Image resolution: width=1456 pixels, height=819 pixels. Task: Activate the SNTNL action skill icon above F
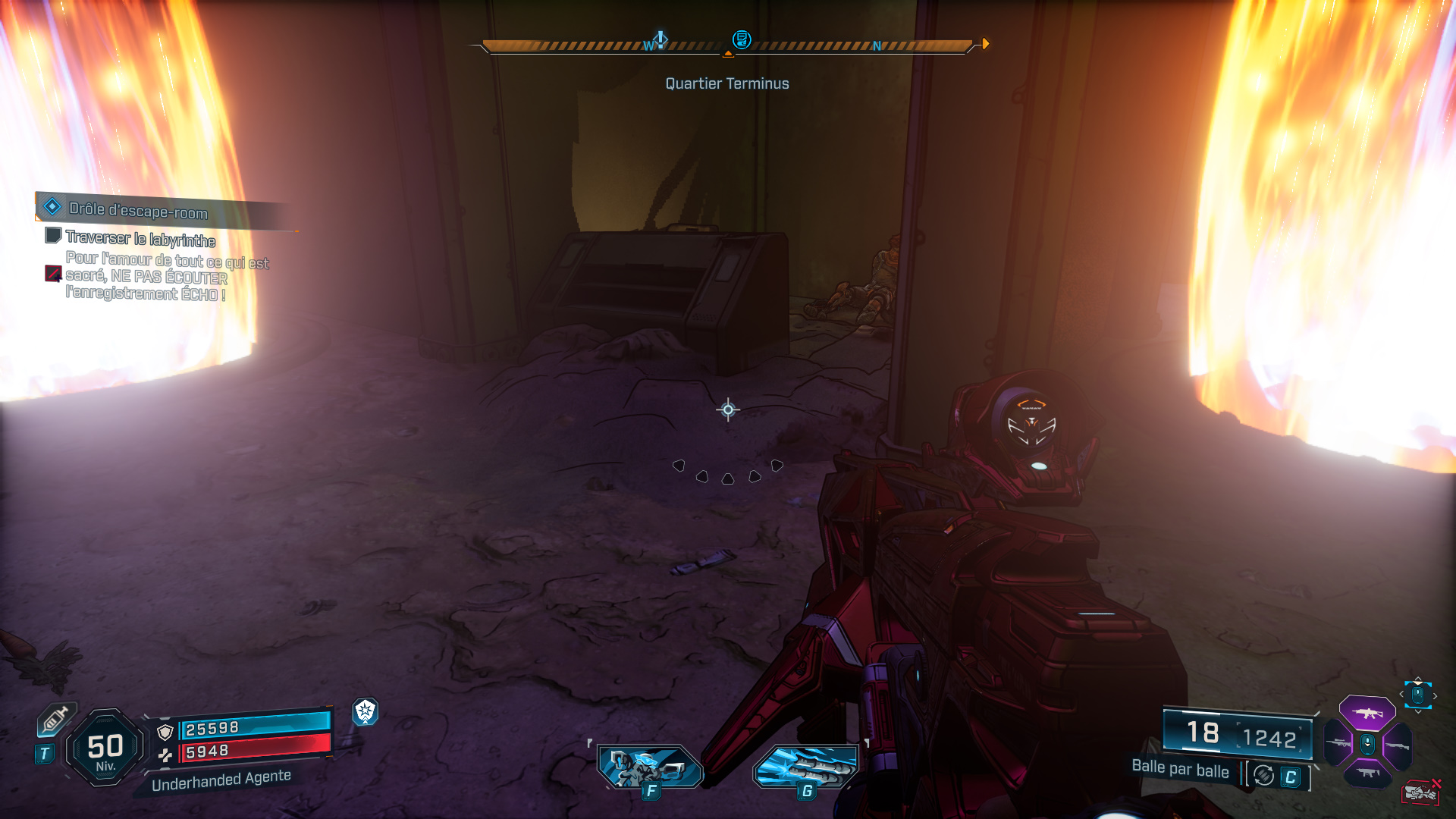click(x=649, y=762)
